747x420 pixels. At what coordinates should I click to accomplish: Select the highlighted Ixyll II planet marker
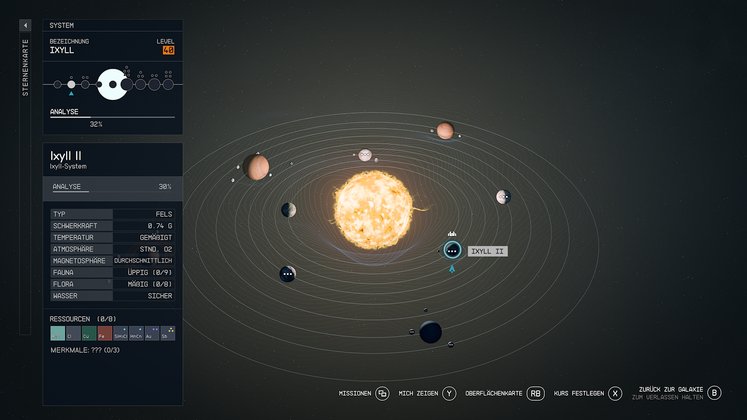click(452, 250)
